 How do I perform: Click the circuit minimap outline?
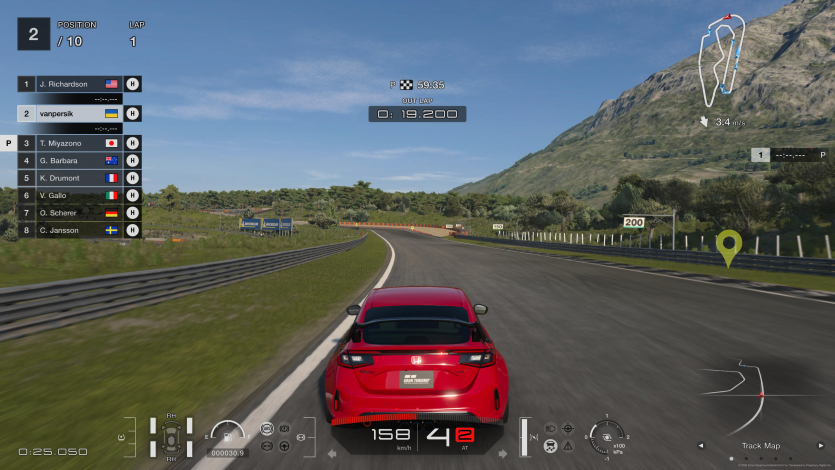[x=722, y=58]
